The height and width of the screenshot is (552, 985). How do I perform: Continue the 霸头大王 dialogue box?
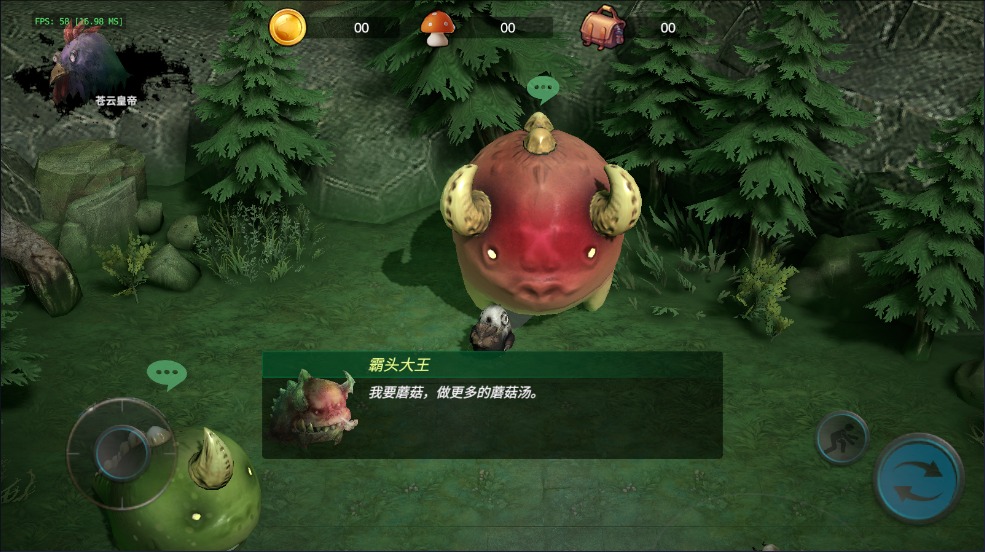492,405
